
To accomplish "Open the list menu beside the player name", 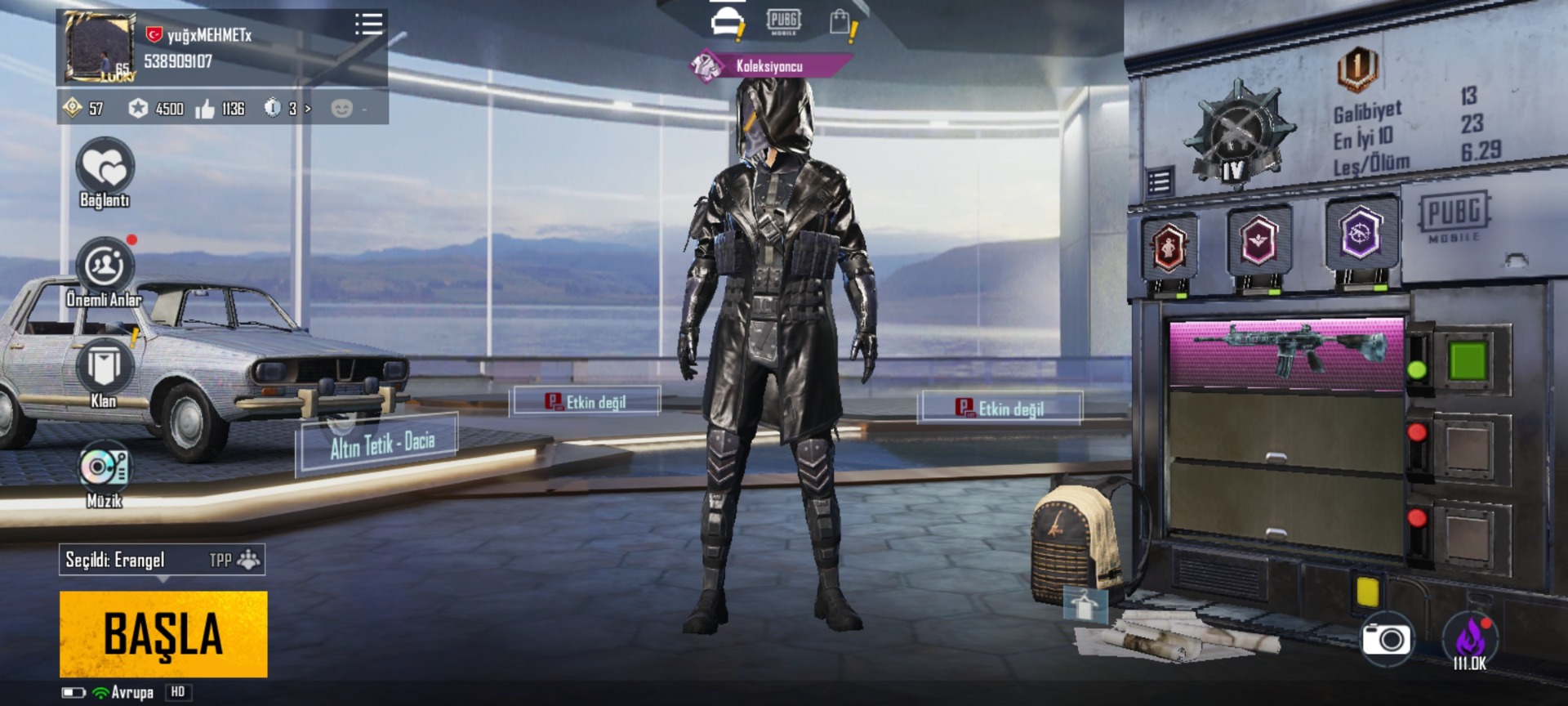I will 368,24.
